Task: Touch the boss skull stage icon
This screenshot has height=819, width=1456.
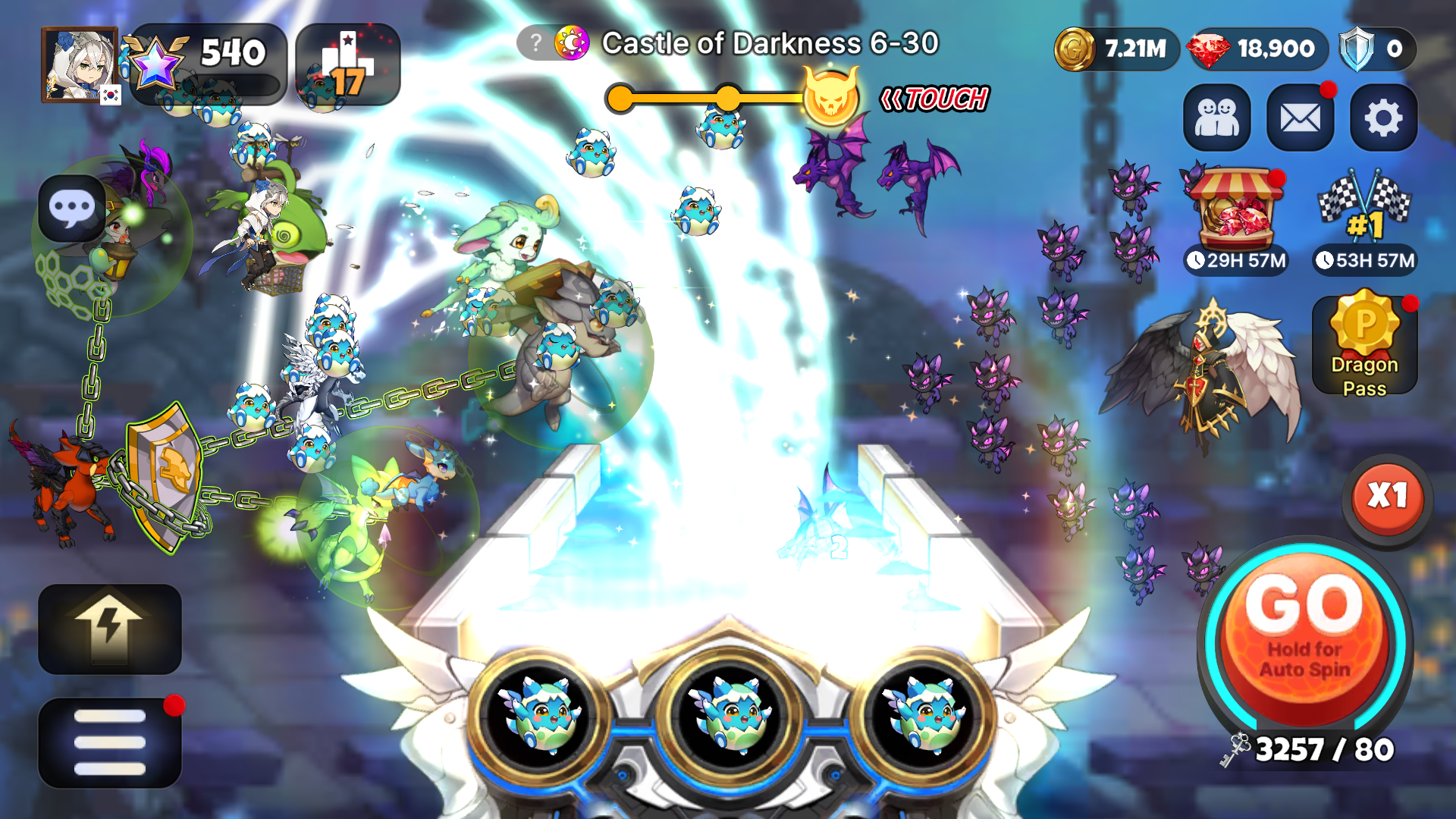Action: [x=831, y=99]
